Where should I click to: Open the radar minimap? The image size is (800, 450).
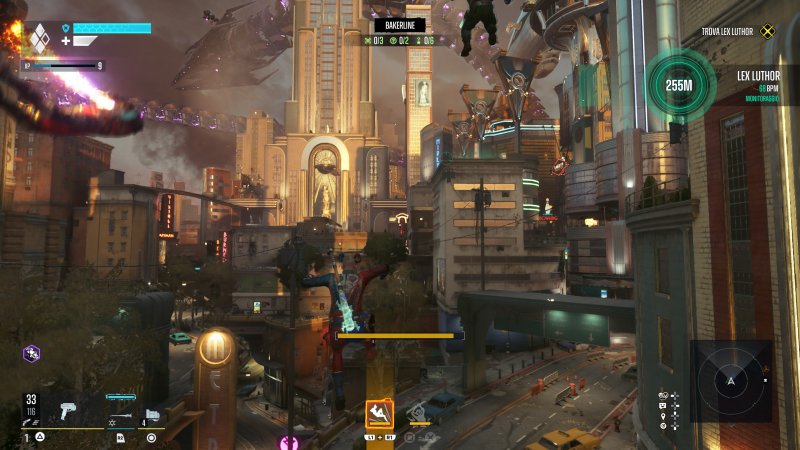click(x=730, y=381)
